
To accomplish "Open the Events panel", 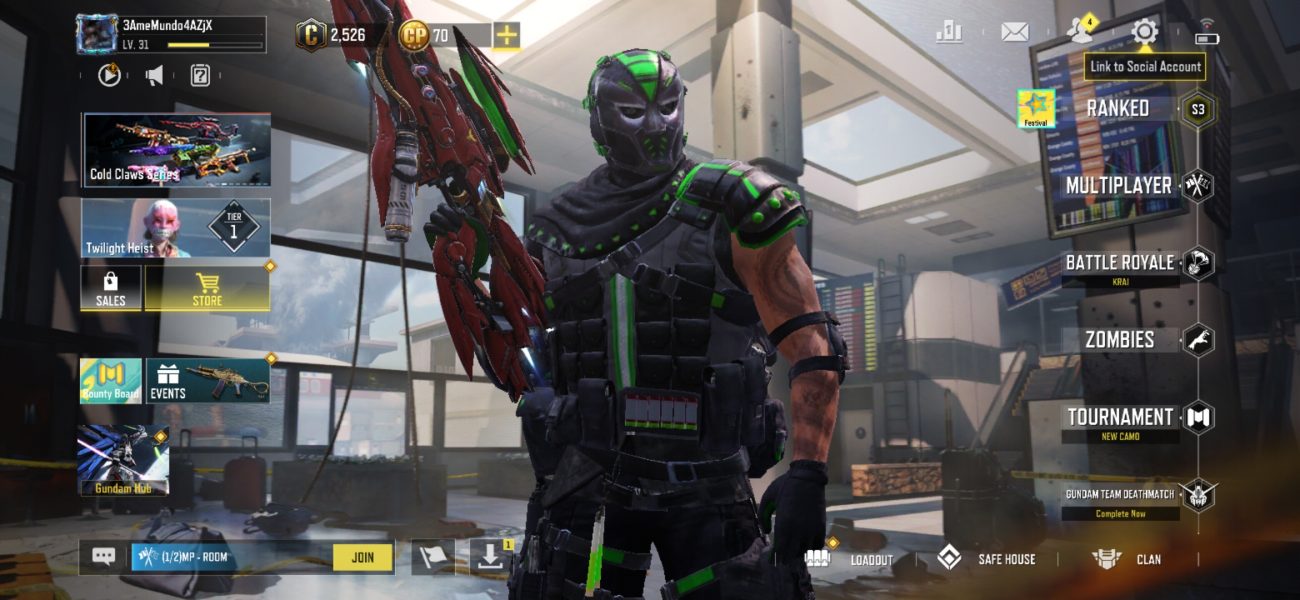I will 208,380.
